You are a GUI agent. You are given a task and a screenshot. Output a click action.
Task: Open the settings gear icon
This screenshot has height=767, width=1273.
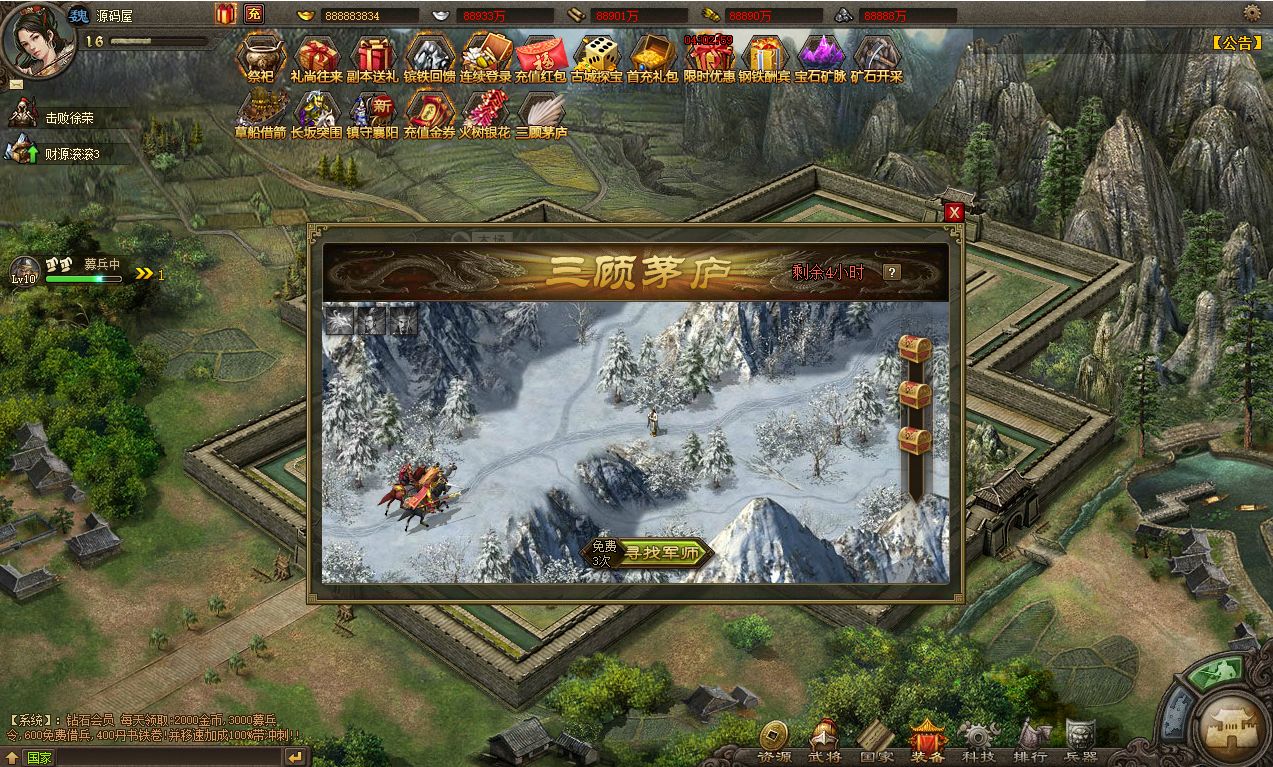pyautogui.click(x=1251, y=13)
